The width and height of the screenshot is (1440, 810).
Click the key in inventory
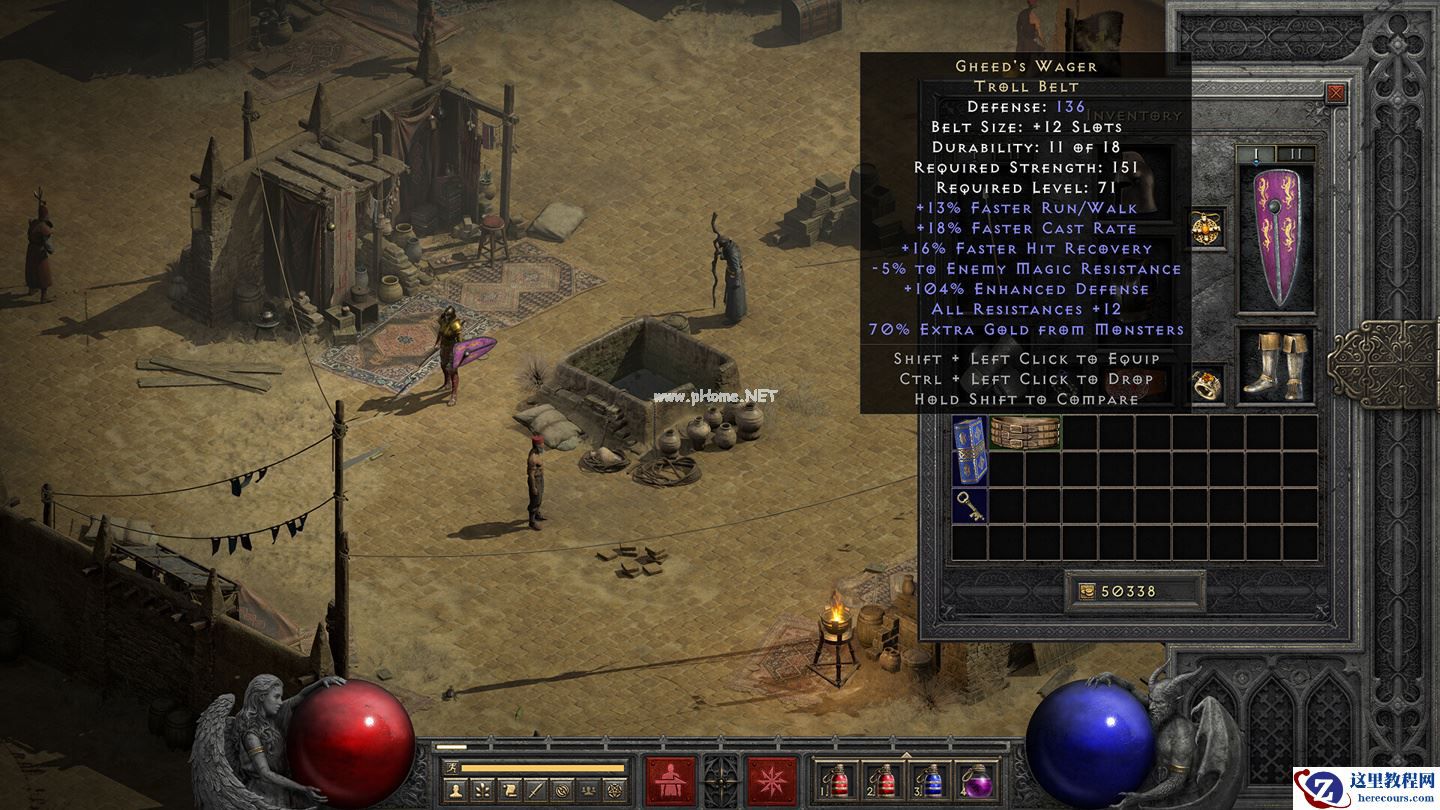969,505
